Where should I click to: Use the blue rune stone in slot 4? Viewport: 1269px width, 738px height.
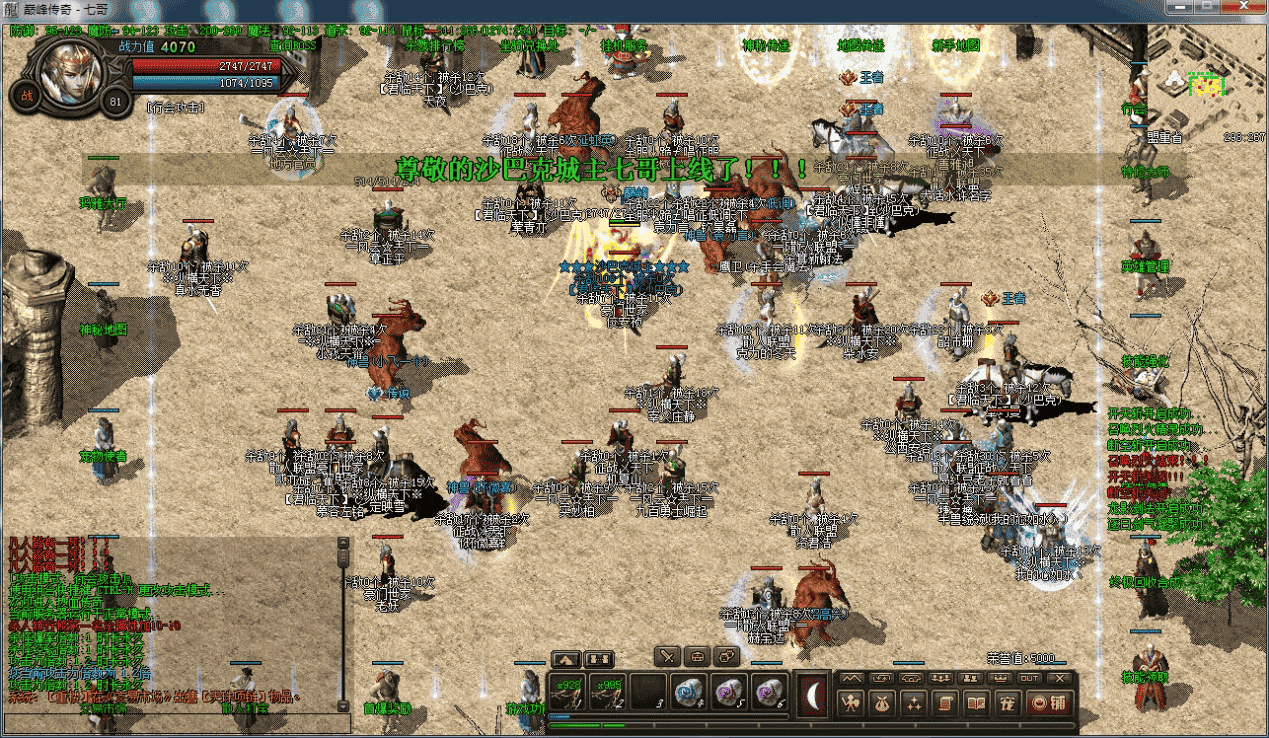click(687, 691)
